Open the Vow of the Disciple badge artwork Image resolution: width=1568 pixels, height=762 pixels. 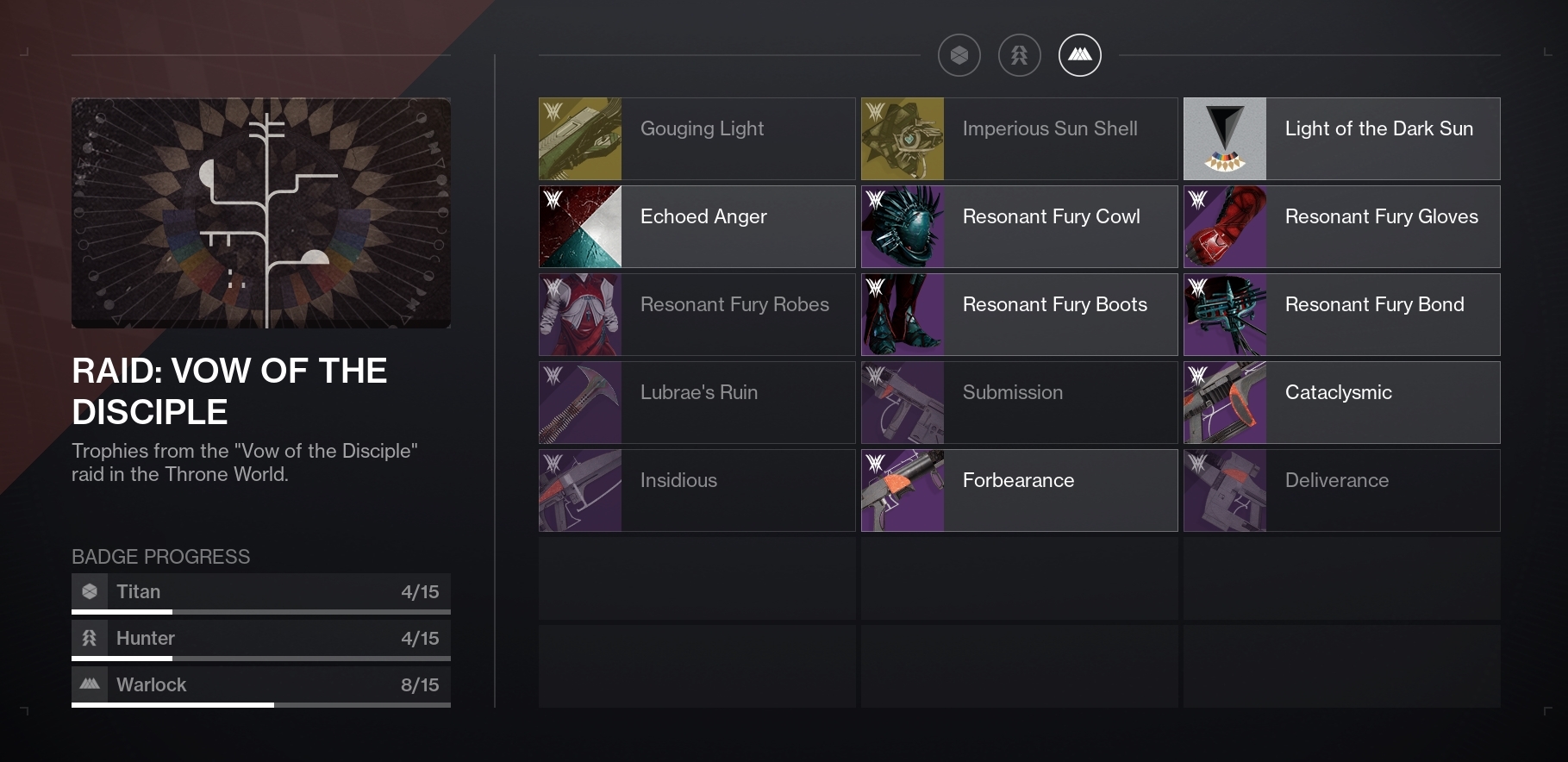point(260,212)
